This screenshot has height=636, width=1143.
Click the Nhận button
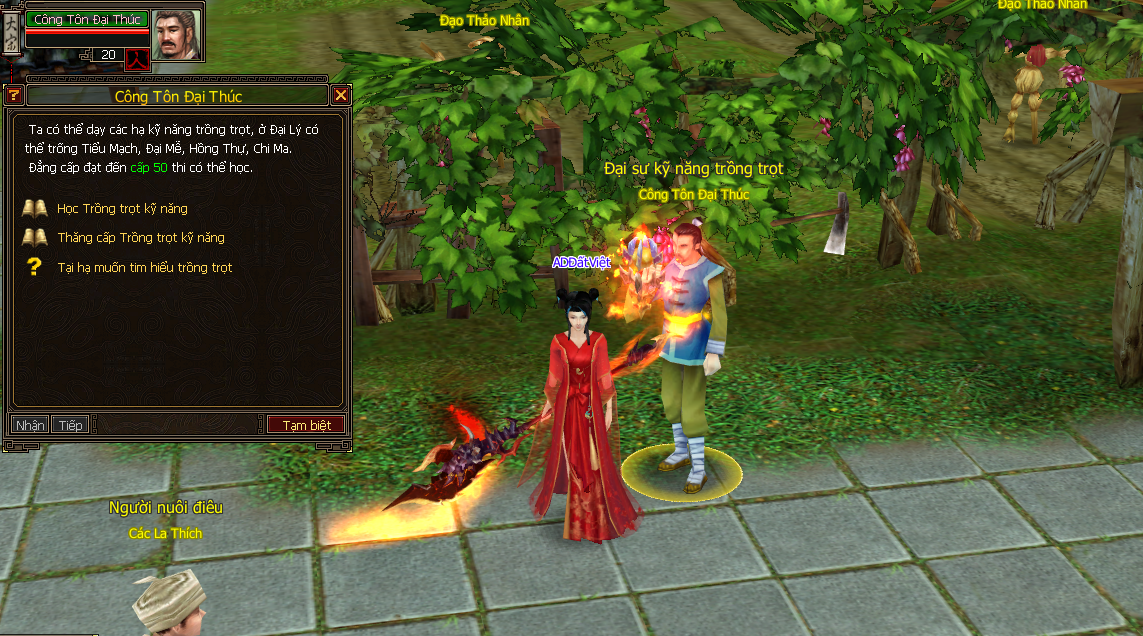coord(30,425)
